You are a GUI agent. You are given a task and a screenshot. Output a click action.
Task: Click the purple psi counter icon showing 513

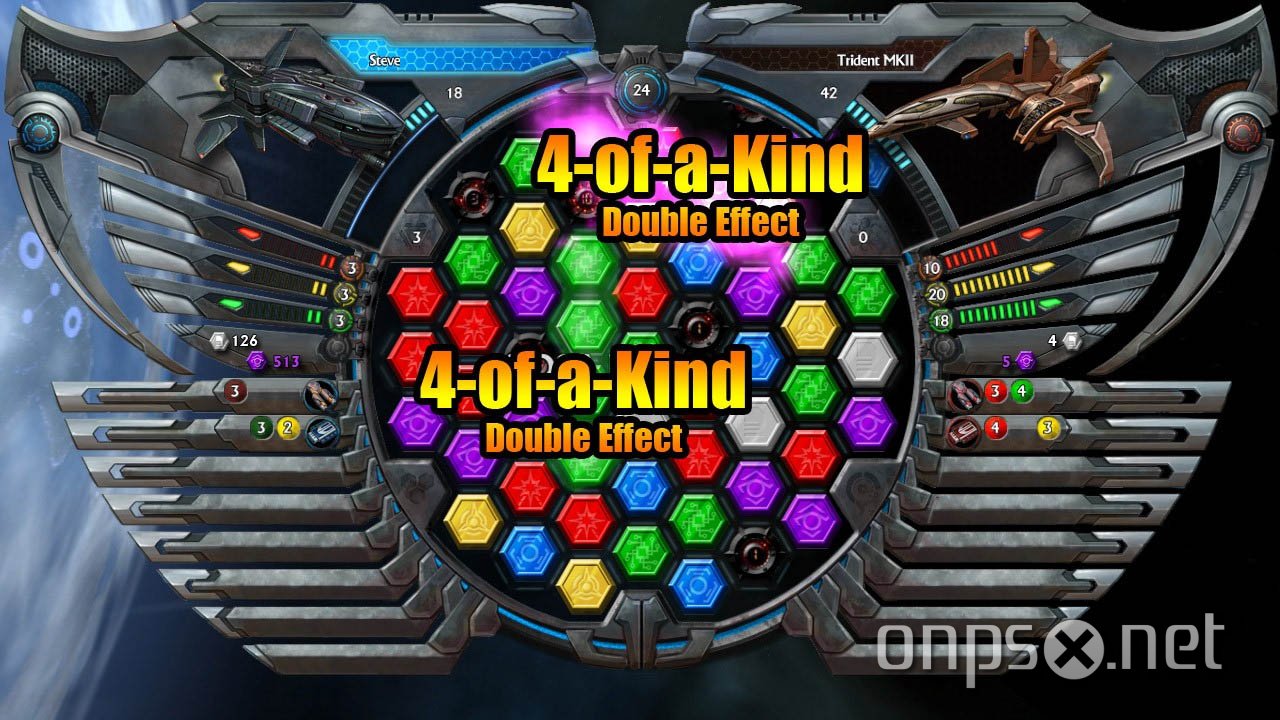click(x=256, y=361)
